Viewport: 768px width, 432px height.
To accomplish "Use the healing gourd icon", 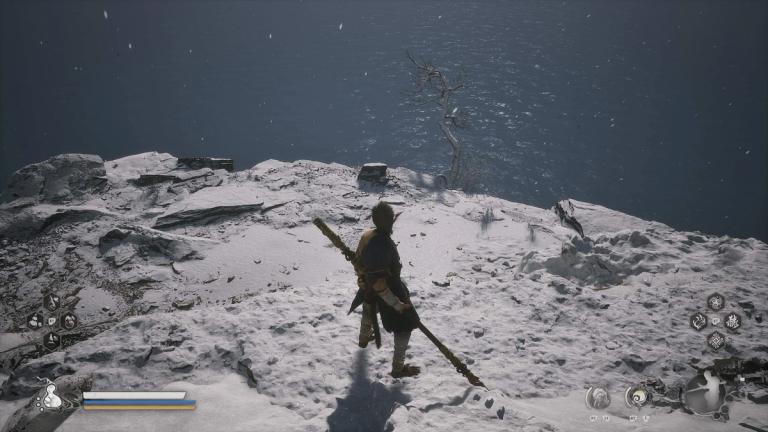I will click(50, 397).
